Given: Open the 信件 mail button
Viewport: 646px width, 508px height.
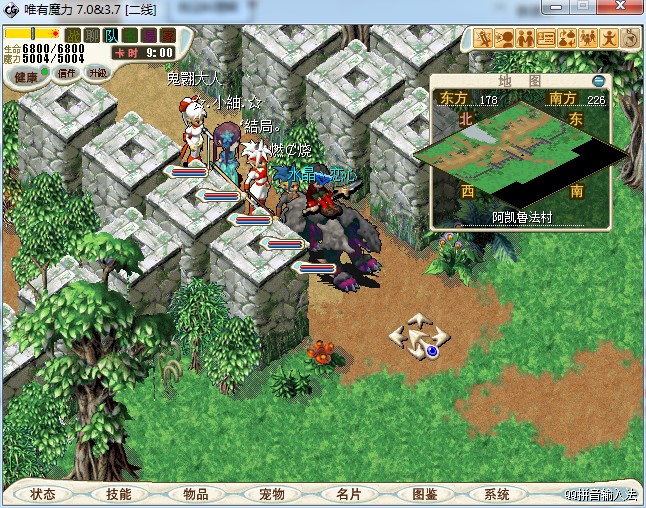Looking at the screenshot, I should point(68,72).
